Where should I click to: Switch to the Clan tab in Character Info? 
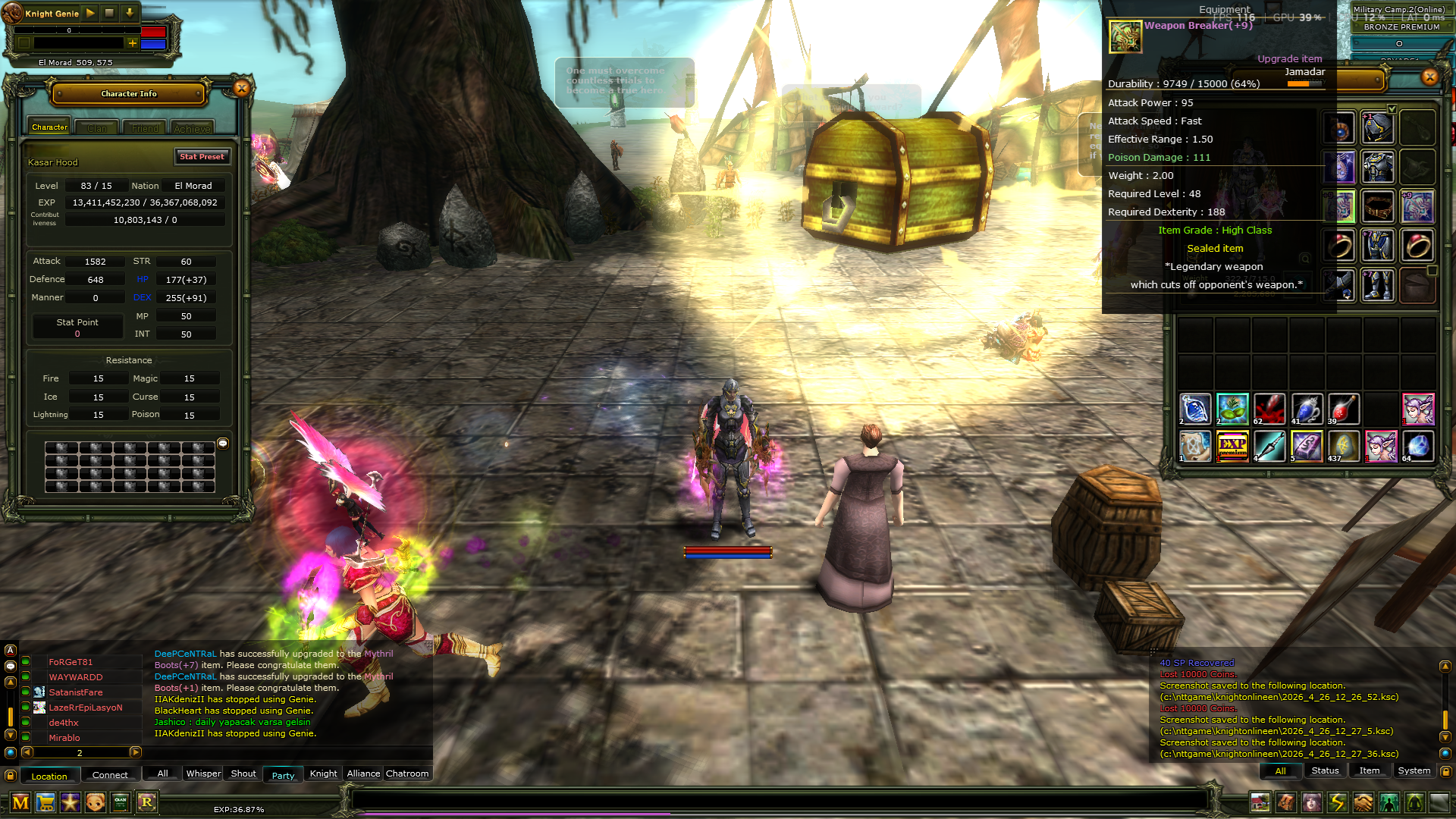pyautogui.click(x=96, y=127)
